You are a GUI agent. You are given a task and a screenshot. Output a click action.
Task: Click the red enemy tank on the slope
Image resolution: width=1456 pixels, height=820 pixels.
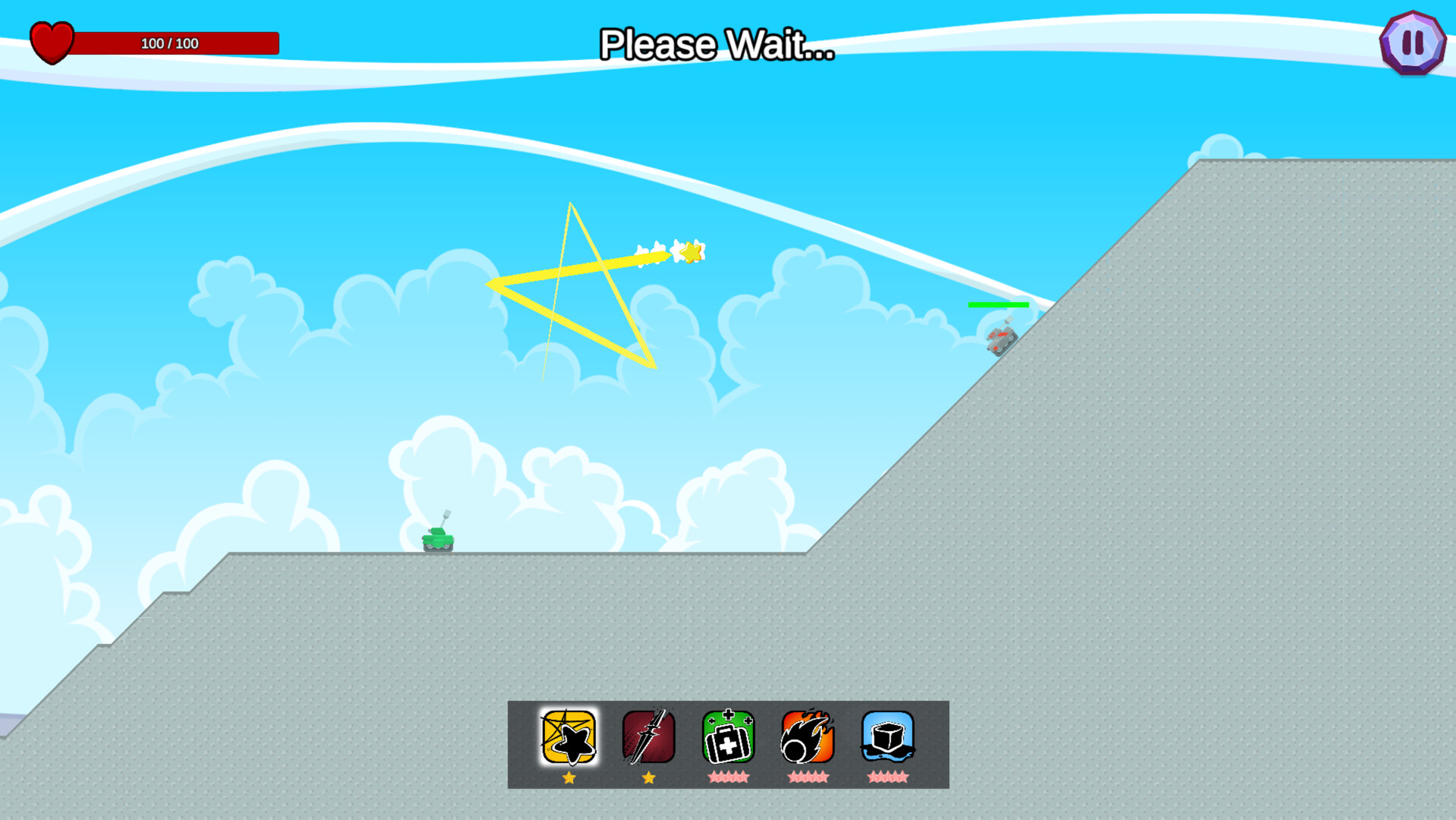click(1001, 342)
